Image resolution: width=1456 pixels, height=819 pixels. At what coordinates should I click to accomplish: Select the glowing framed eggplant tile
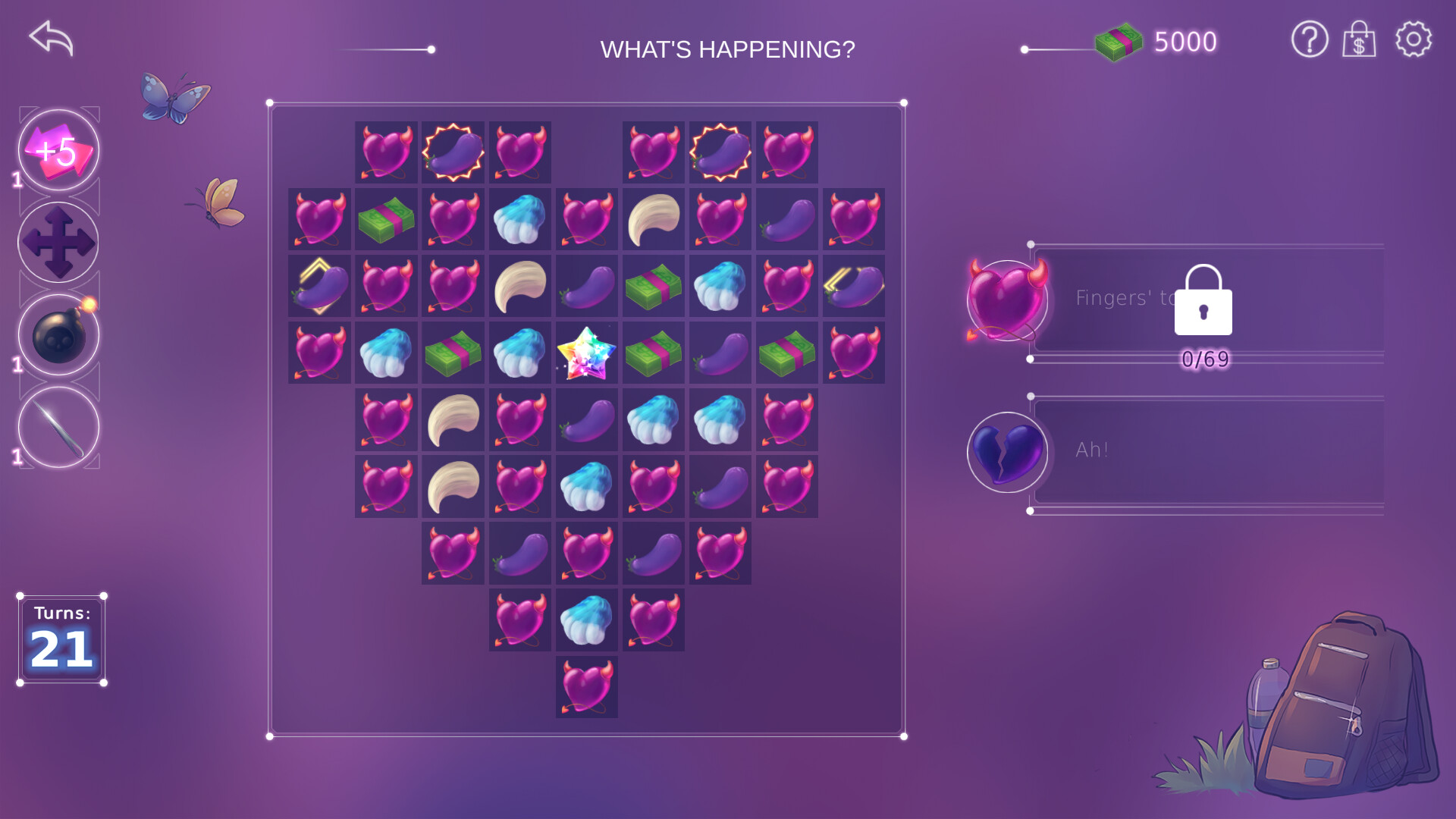coord(453,151)
